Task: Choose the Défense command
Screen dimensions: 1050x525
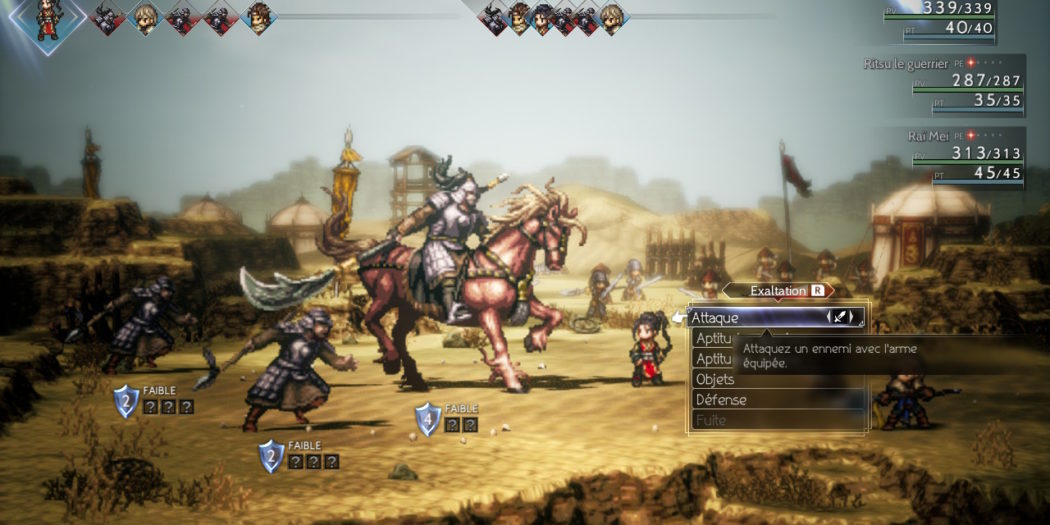Action: 720,400
